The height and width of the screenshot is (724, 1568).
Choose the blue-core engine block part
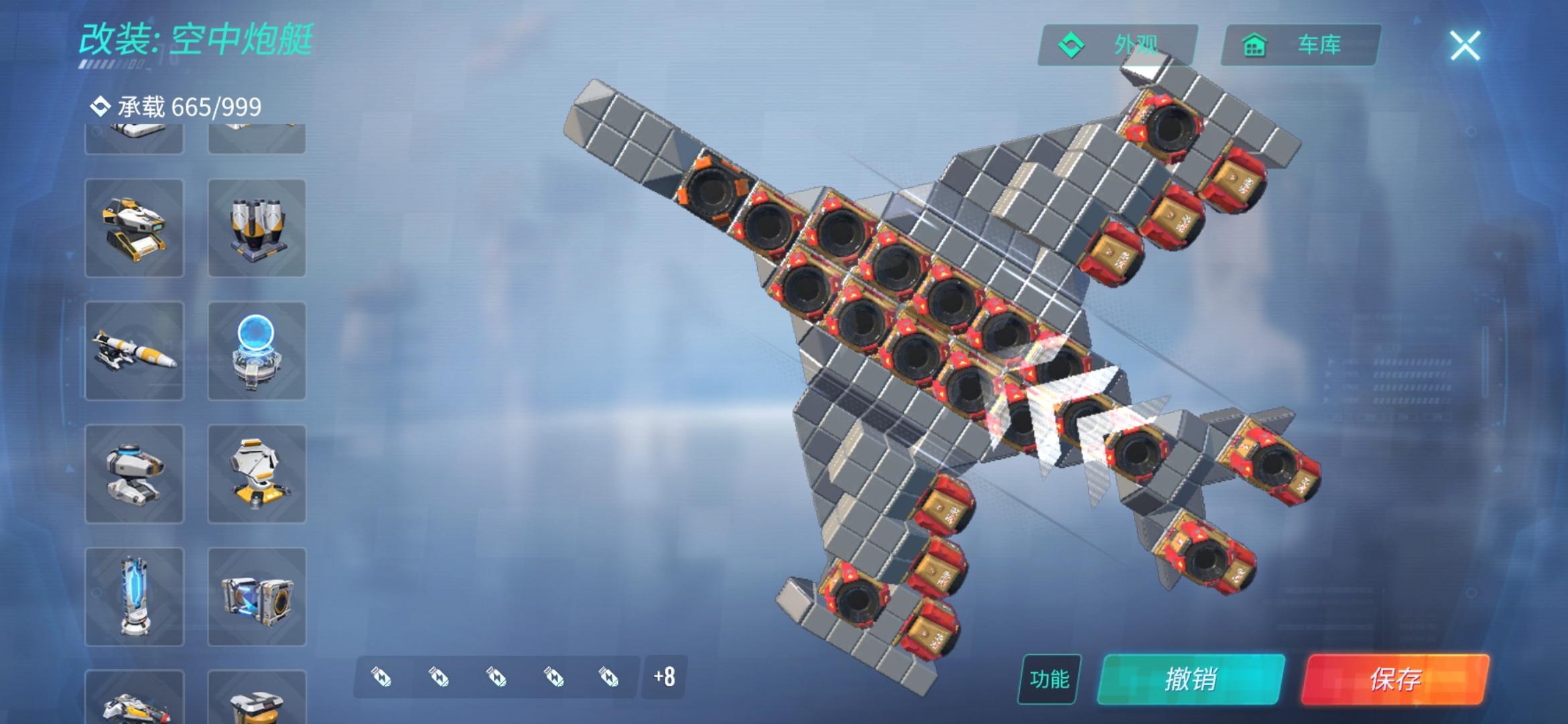(x=257, y=597)
